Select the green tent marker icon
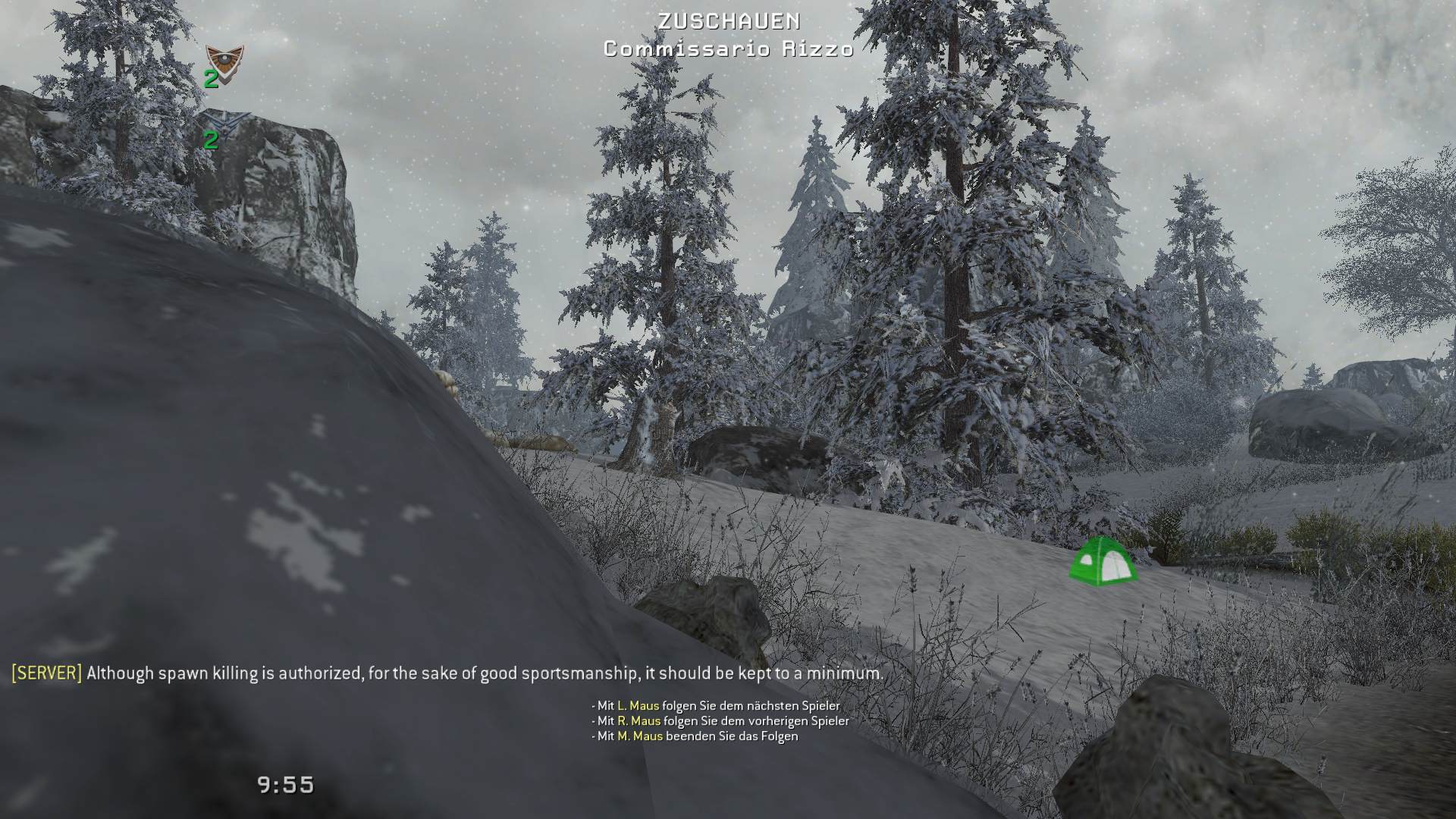The height and width of the screenshot is (819, 1456). pyautogui.click(x=1102, y=560)
